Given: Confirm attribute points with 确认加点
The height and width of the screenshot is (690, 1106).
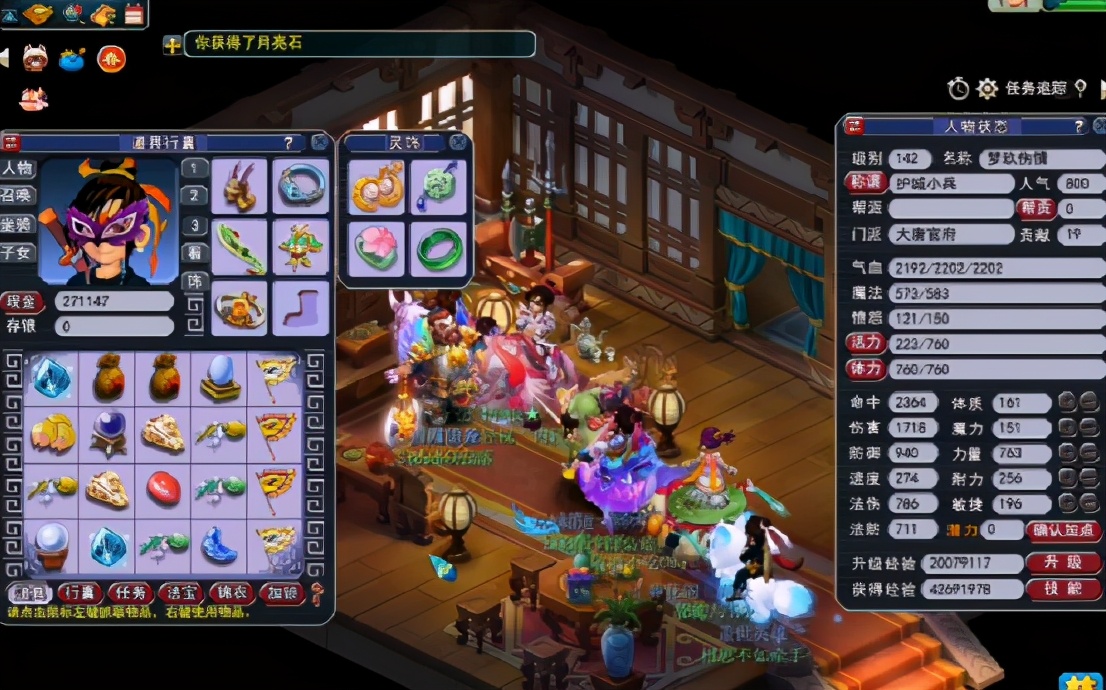Looking at the screenshot, I should pos(1063,530).
